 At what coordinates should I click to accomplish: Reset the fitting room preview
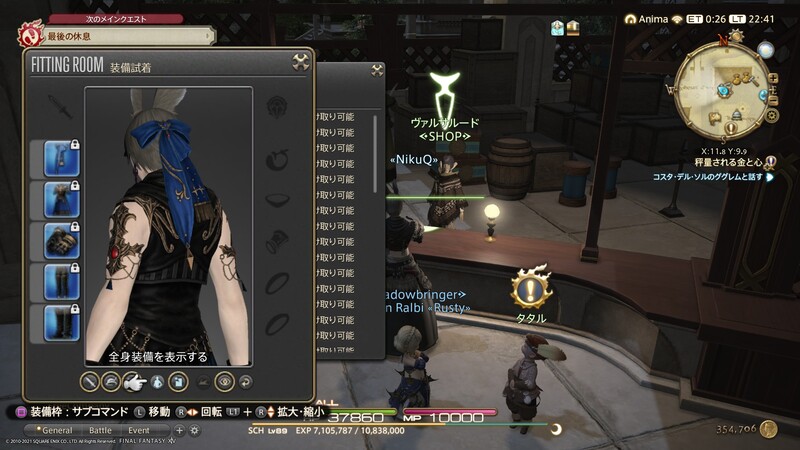tap(246, 380)
